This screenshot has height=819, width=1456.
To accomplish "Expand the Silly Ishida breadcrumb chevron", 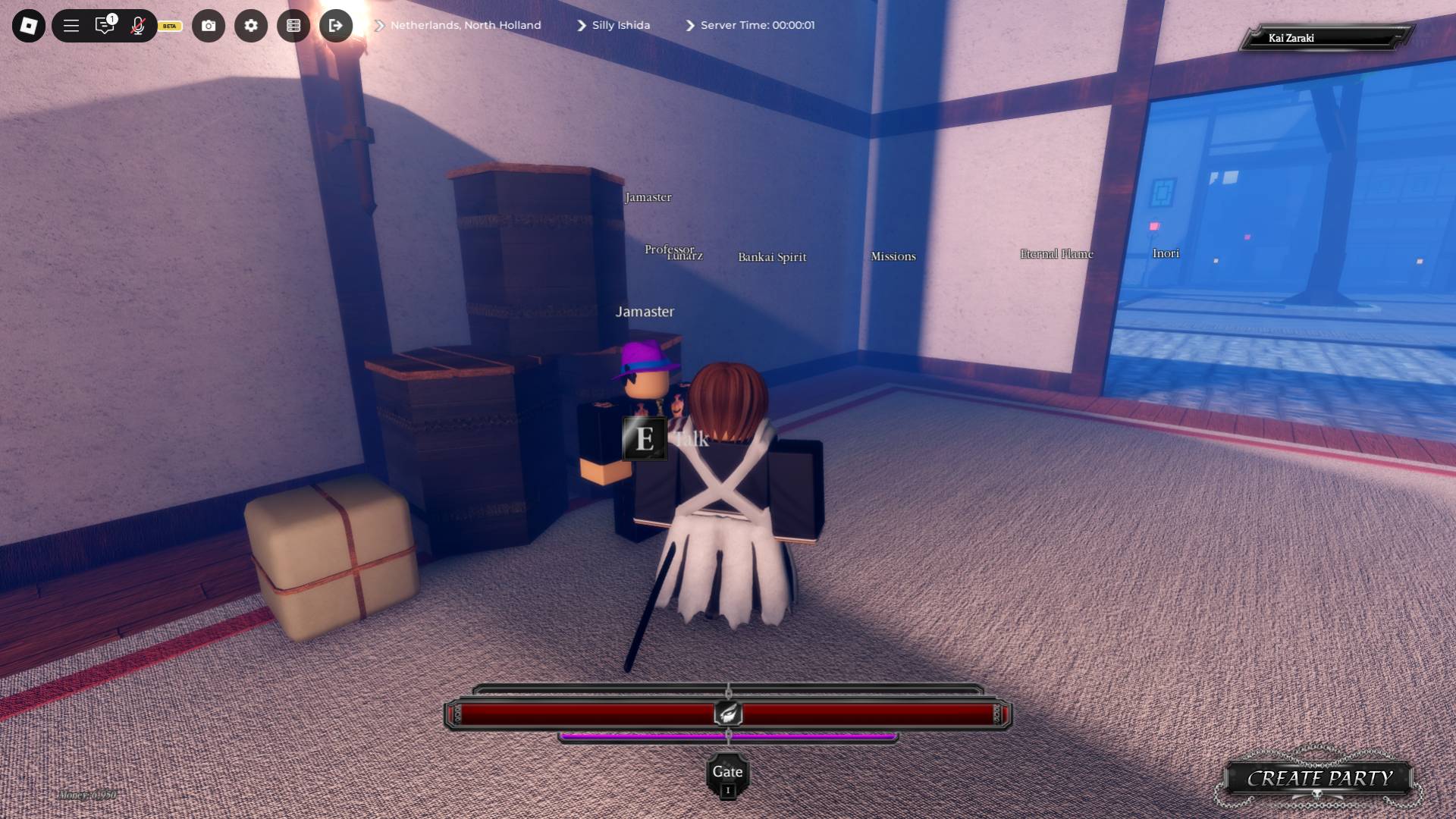I will (582, 25).
